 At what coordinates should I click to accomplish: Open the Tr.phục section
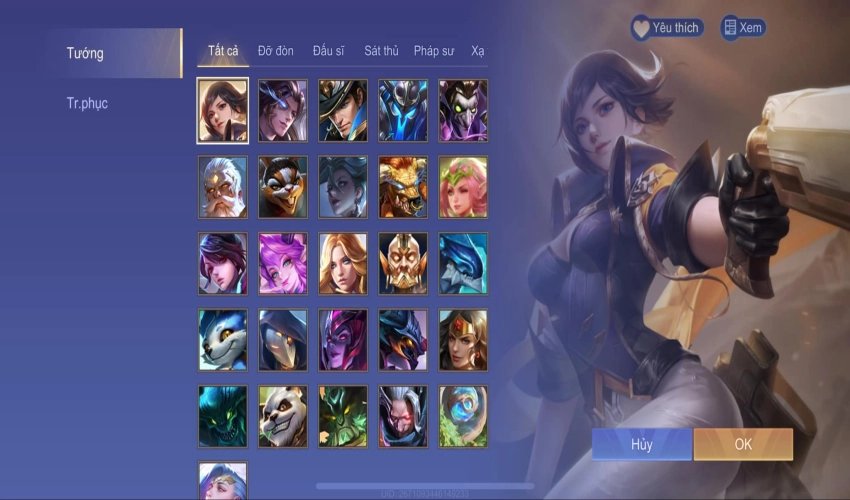88,103
